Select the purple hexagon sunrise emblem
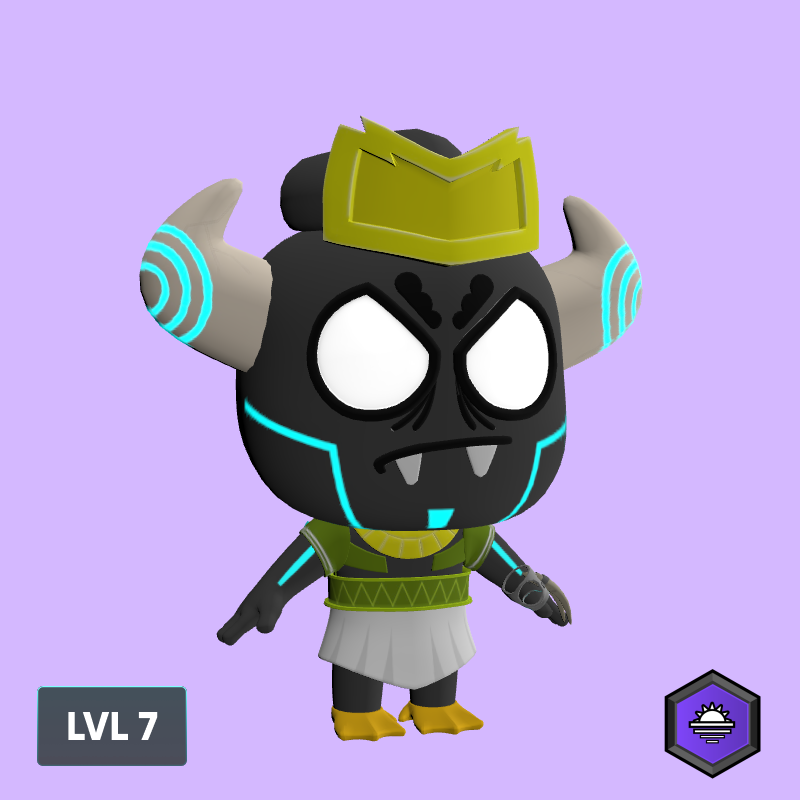The image size is (800, 800). tap(712, 723)
